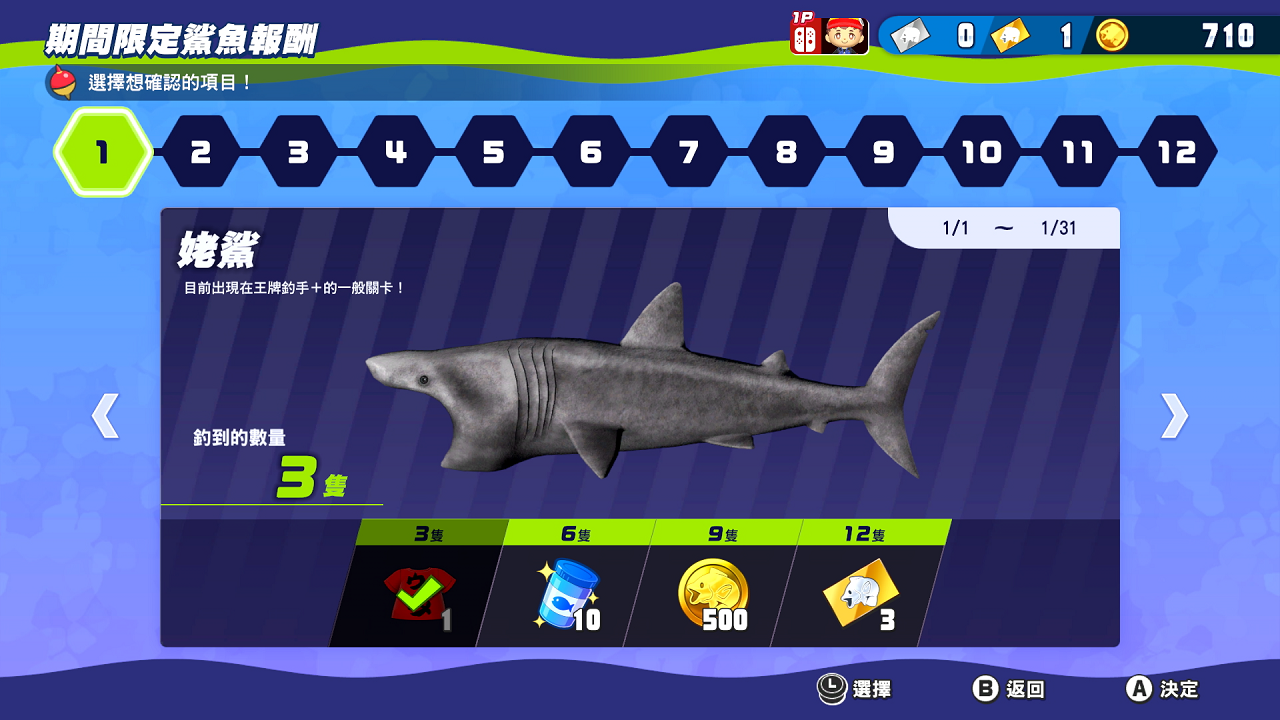The image size is (1280, 720).
Task: Select month 7 hexagon tab
Action: click(x=689, y=152)
